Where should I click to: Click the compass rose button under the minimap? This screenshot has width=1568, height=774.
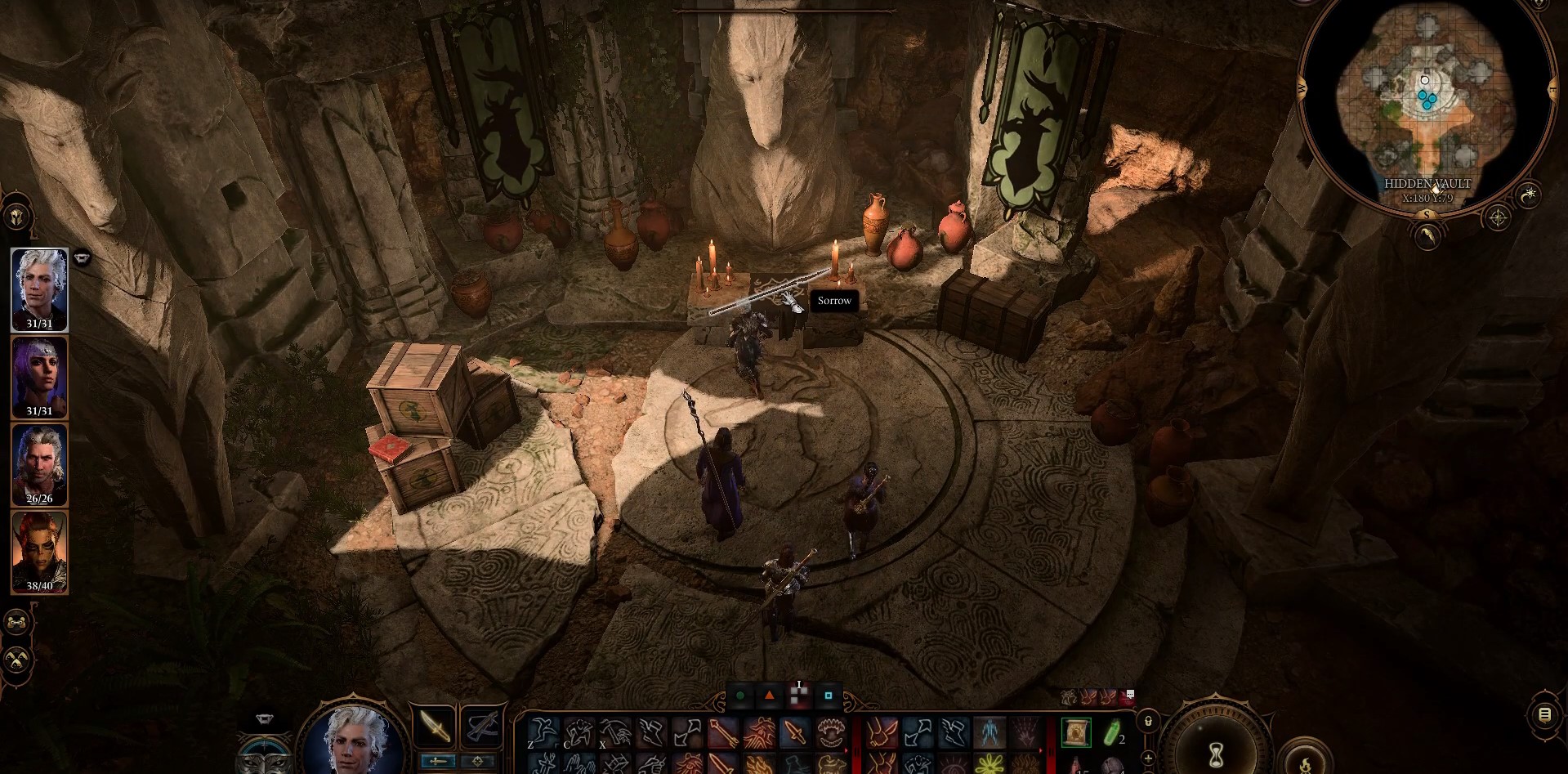[x=1498, y=217]
